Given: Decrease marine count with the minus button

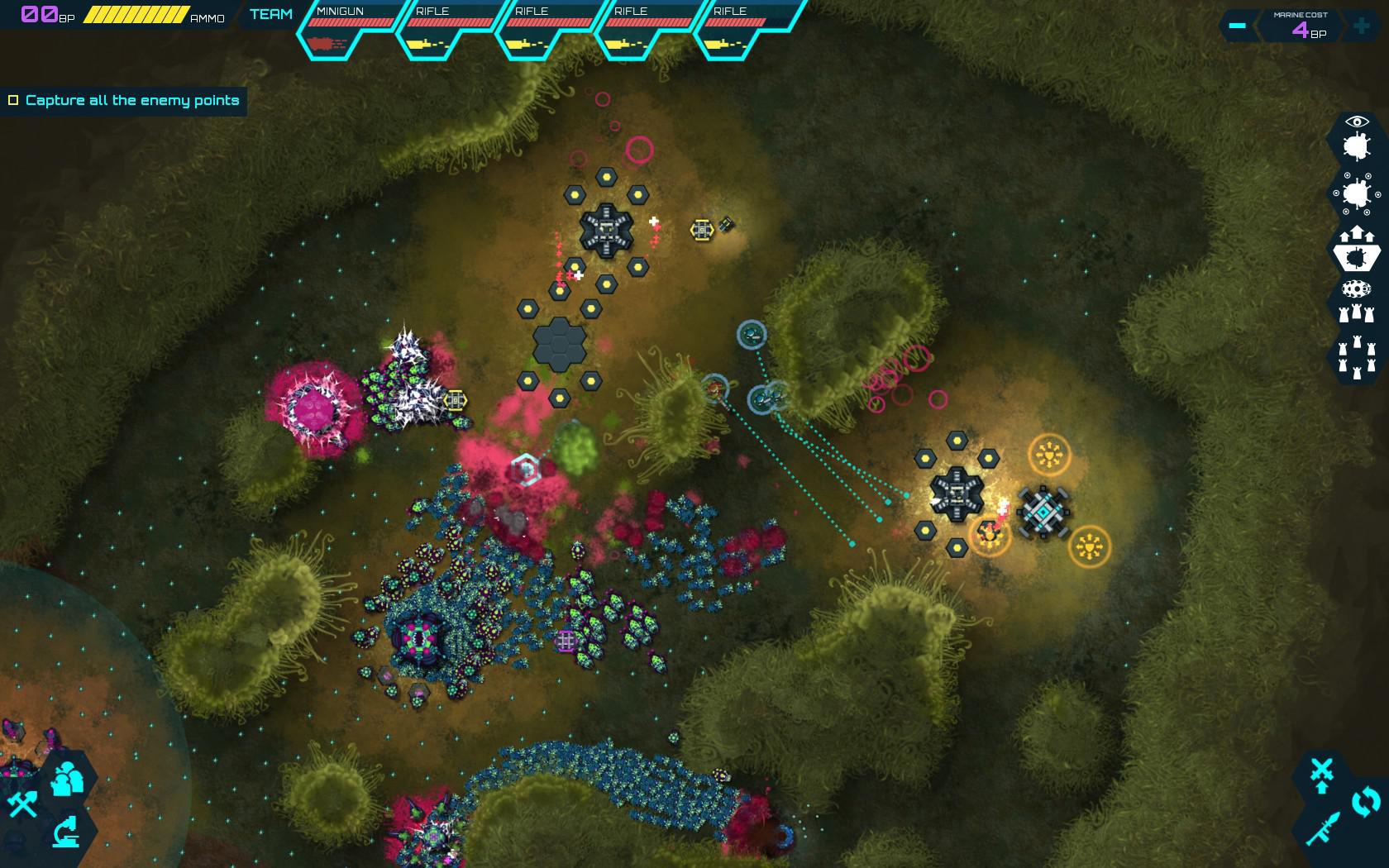Looking at the screenshot, I should coord(1236,26).
